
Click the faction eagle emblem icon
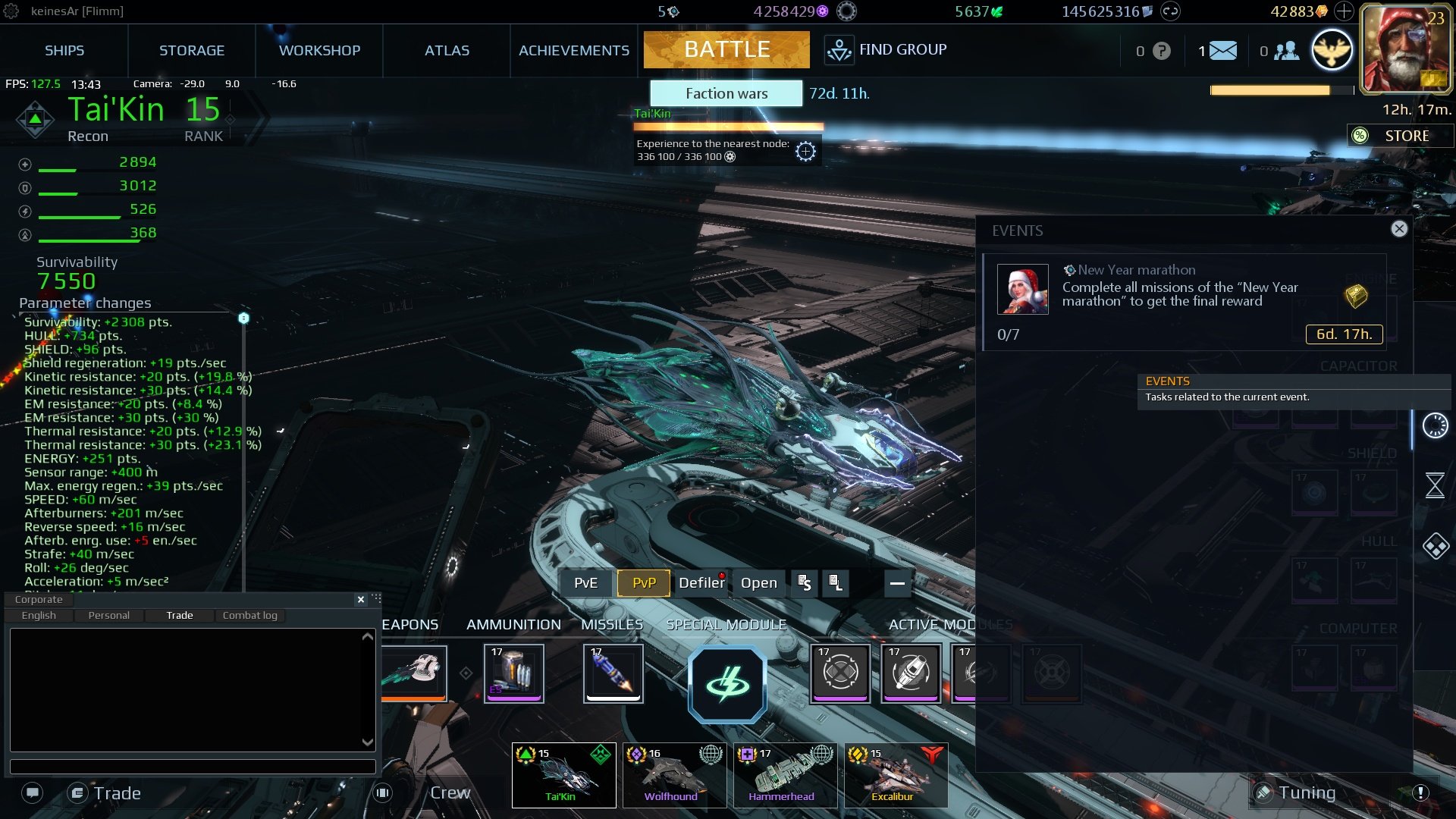click(1333, 49)
